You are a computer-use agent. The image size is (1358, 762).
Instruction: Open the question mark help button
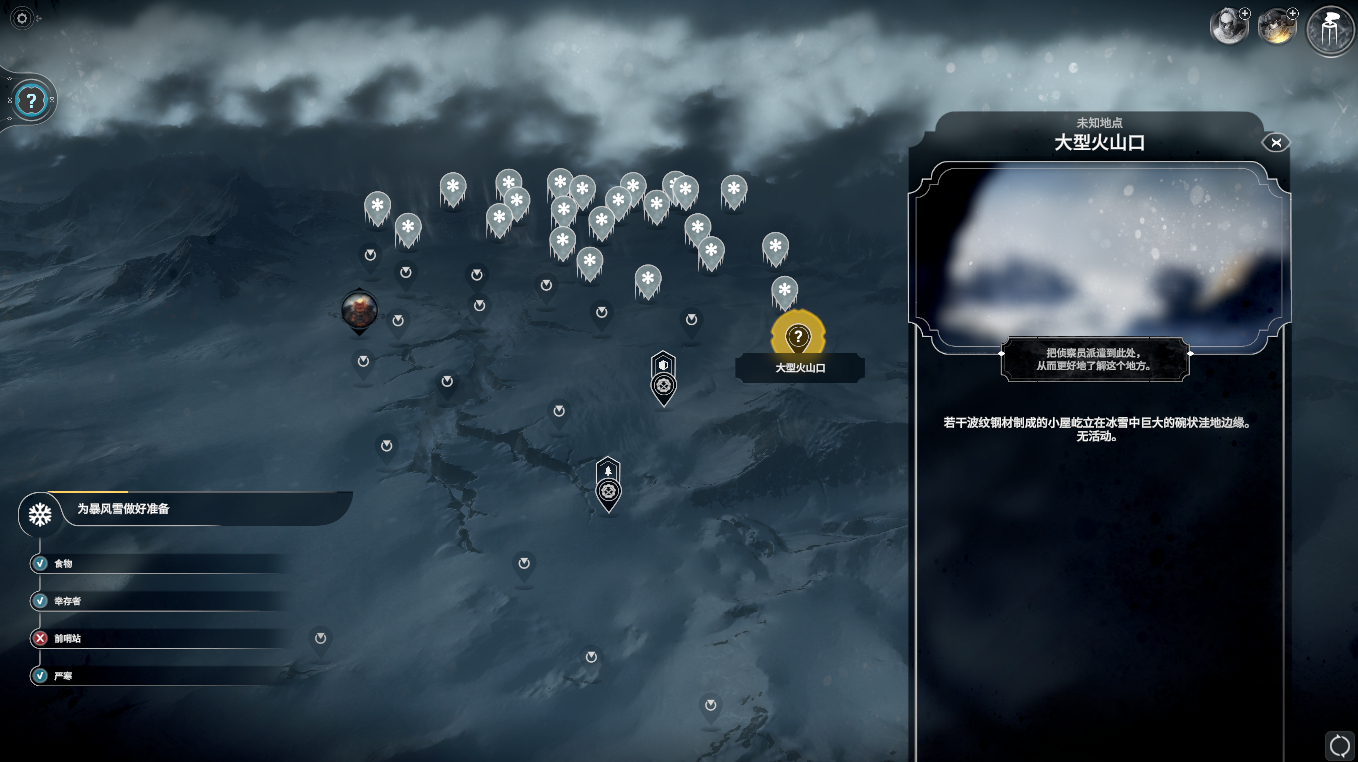coord(32,100)
